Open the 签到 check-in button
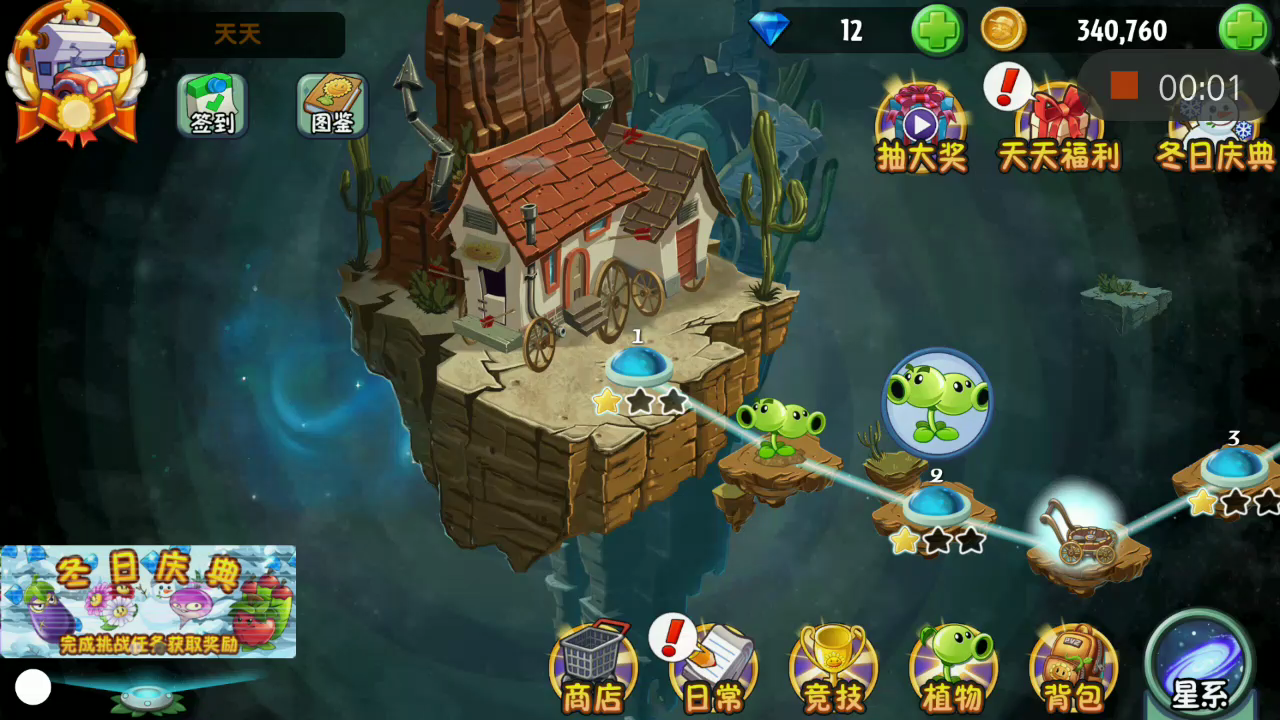Viewport: 1280px width, 720px height. pos(212,105)
